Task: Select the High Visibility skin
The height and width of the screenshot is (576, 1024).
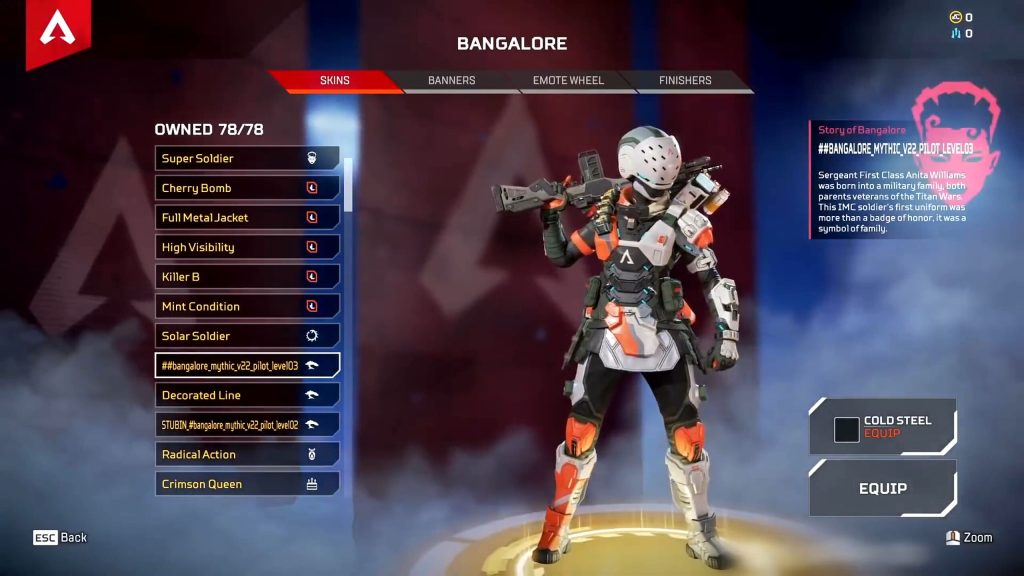Action: pos(247,247)
